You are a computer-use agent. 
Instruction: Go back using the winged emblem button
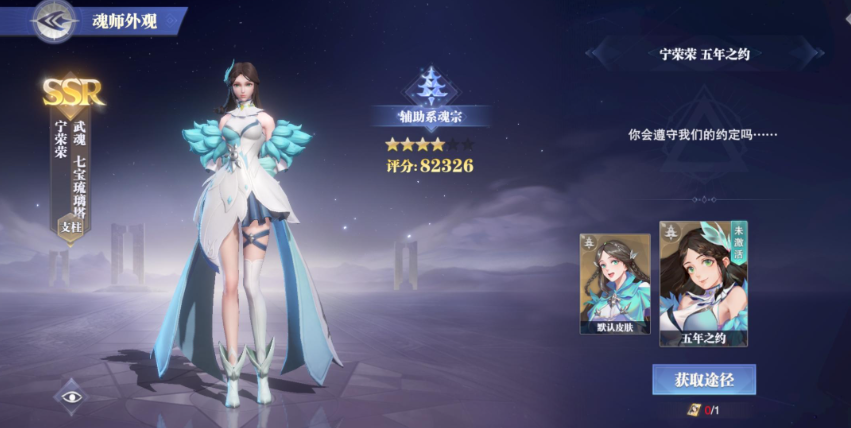52,21
